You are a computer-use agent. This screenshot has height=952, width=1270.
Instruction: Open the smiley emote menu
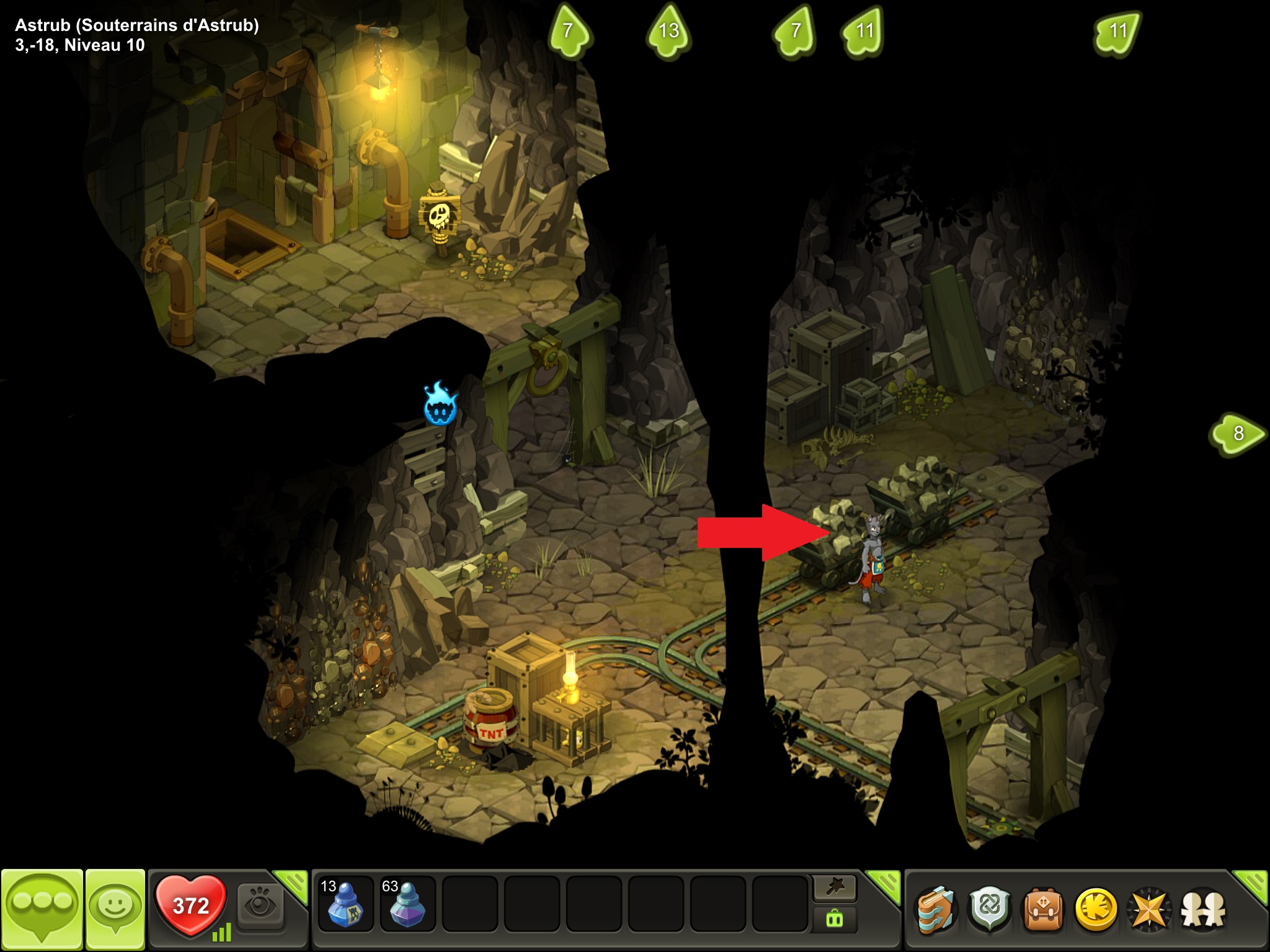[x=115, y=909]
